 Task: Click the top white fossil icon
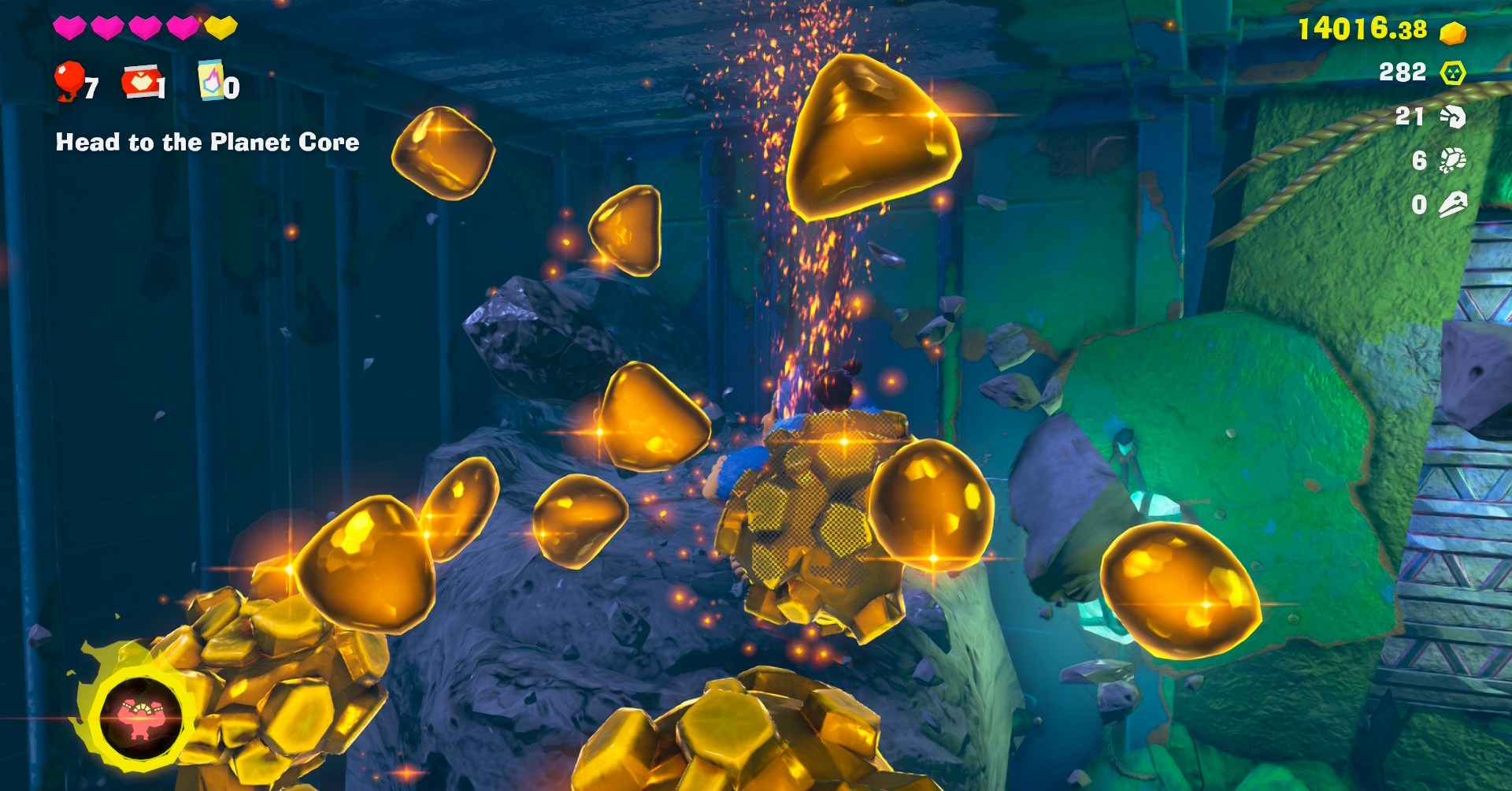(x=1452, y=117)
